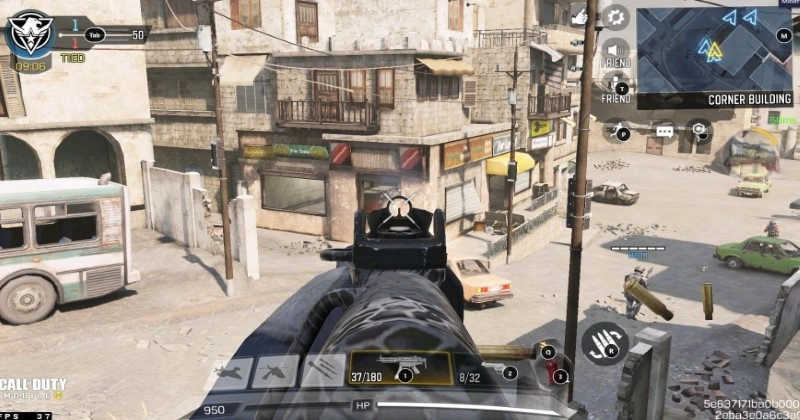The width and height of the screenshot is (800, 420).
Task: Tap the hexagon icon beside quick chat
Action: tap(699, 129)
